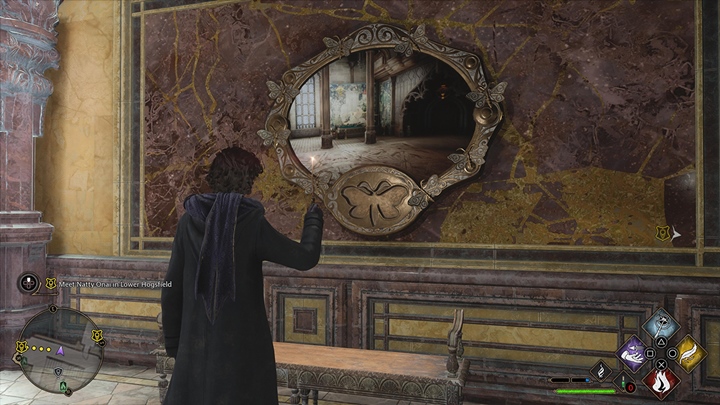Use the purple hand spell icon
Viewport: 720px width, 405px height.
coord(633,352)
